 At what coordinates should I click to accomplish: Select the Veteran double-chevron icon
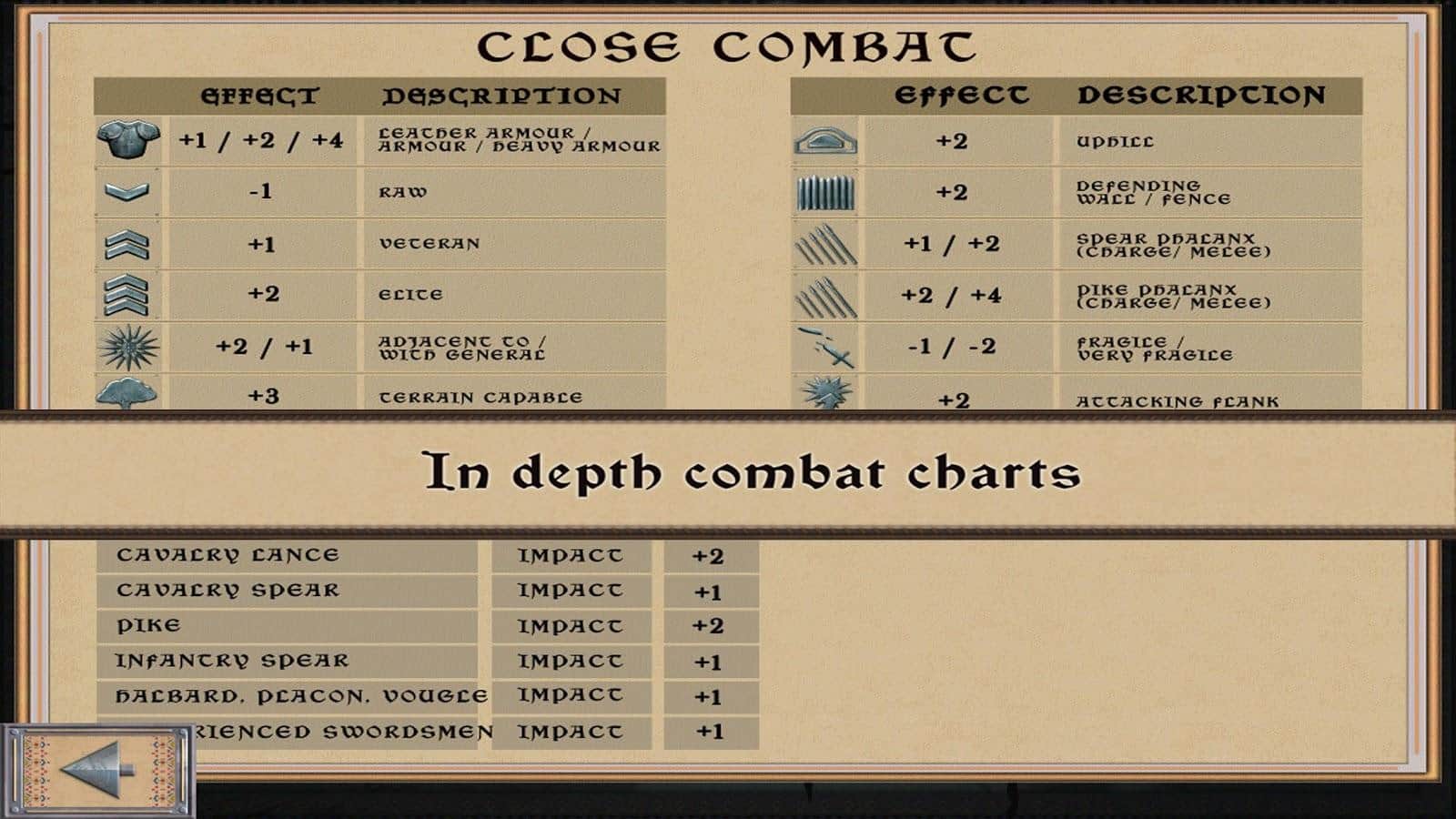pos(130,242)
